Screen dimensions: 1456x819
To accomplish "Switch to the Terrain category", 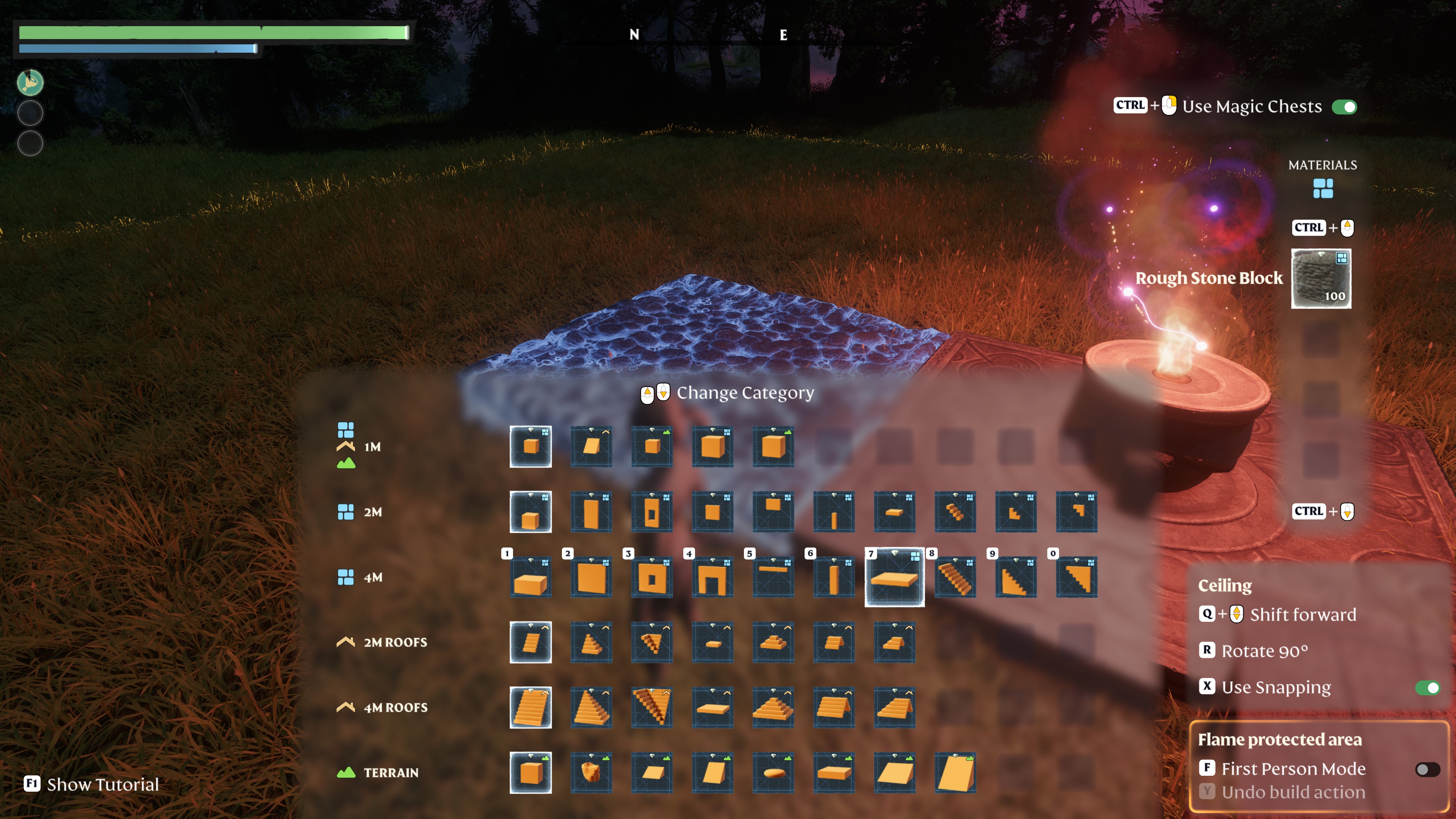I will coord(391,773).
